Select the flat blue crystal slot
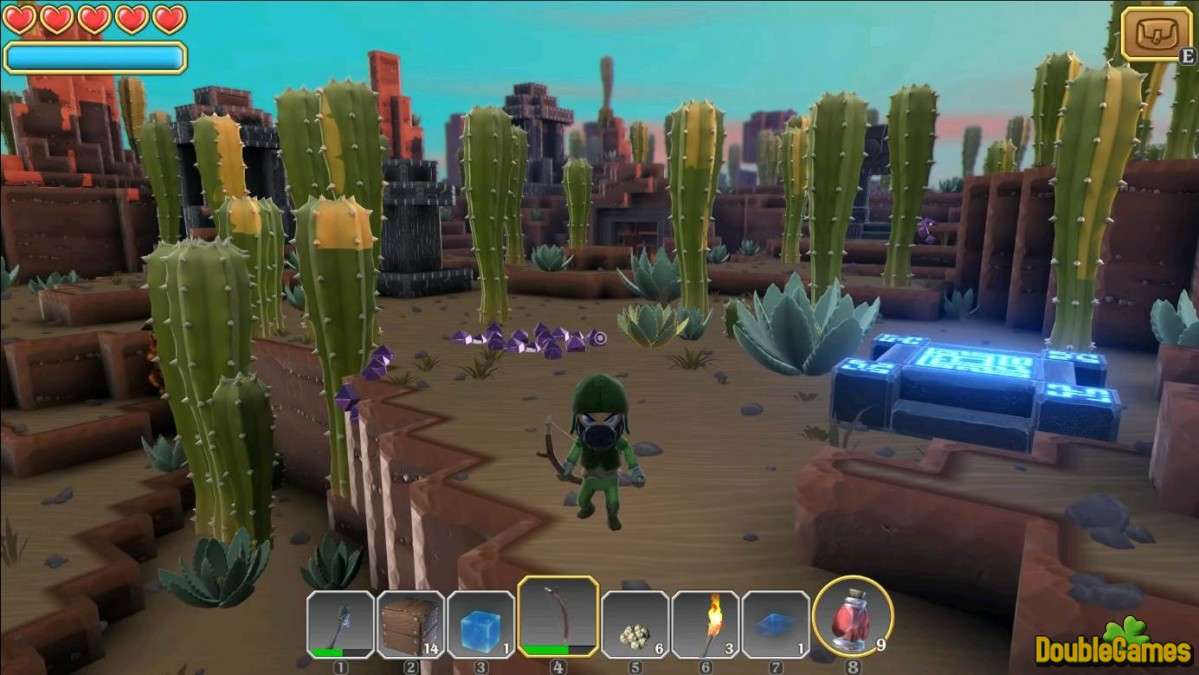The width and height of the screenshot is (1199, 675). pos(775,624)
